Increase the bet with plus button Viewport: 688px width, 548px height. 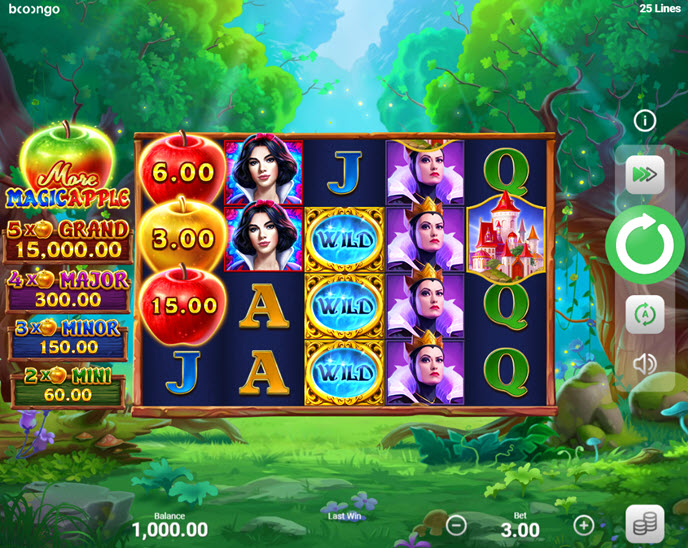click(x=584, y=525)
